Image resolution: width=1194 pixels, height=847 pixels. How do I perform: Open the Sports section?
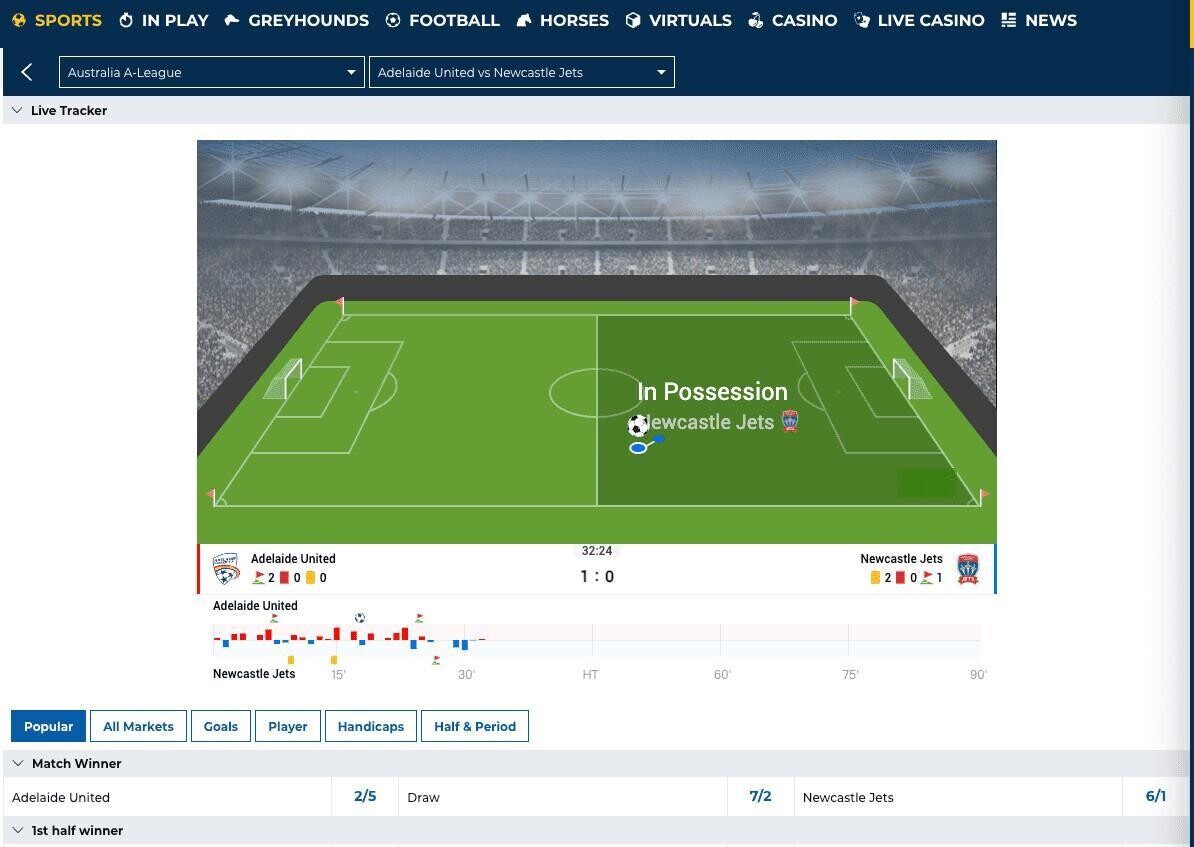pos(57,20)
